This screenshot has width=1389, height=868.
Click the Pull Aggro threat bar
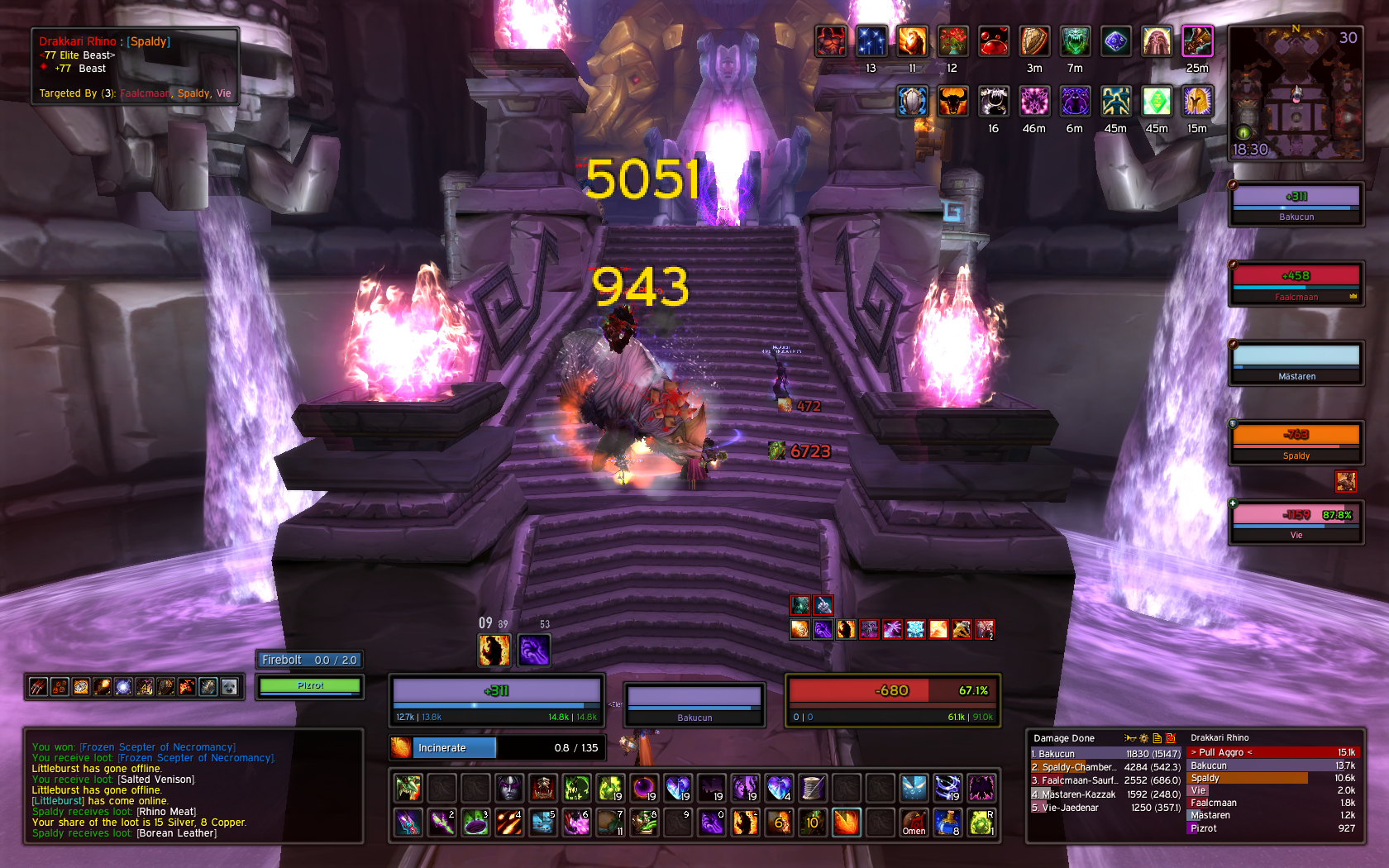1272,752
